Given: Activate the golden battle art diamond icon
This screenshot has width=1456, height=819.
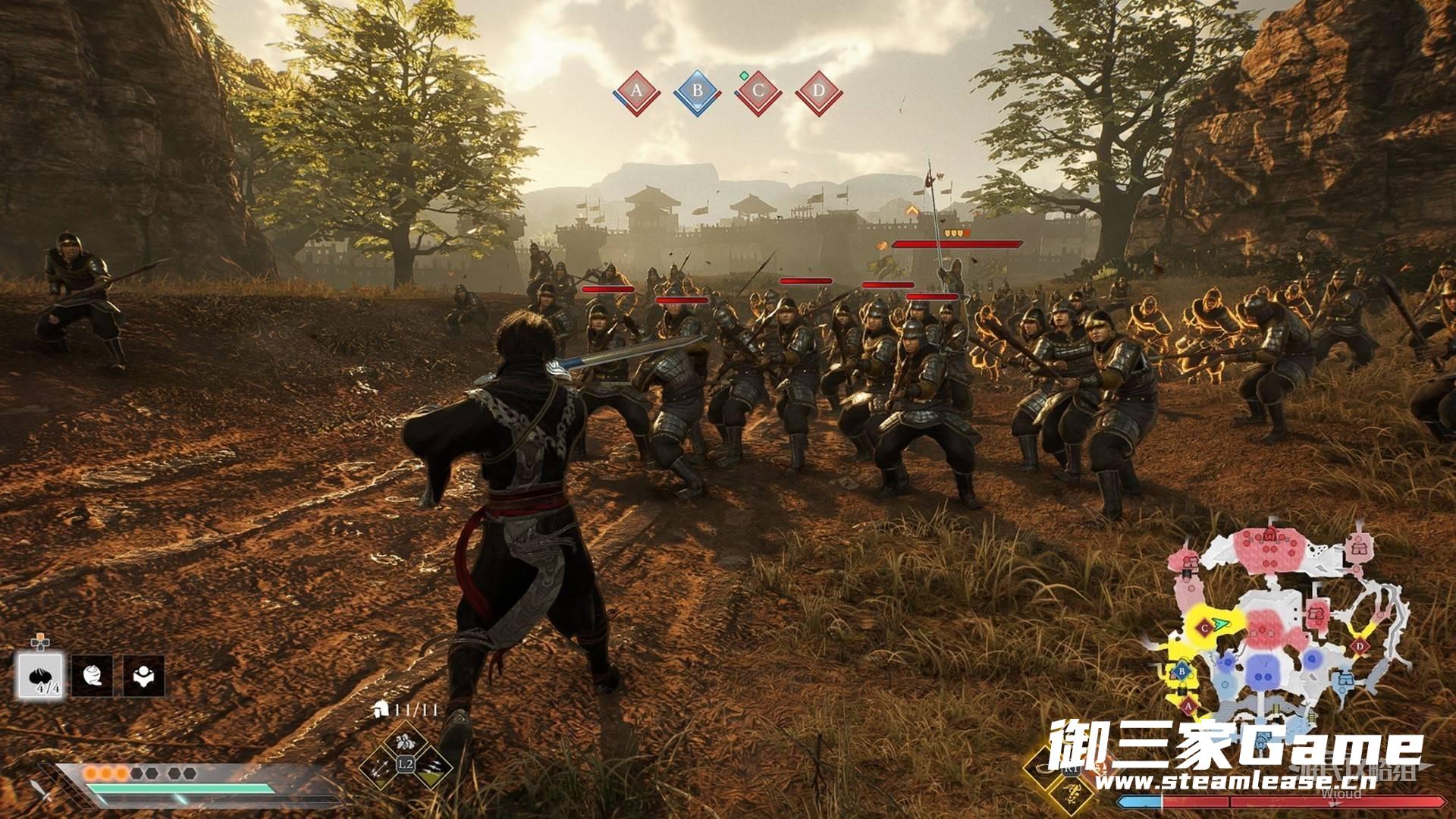Looking at the screenshot, I should [x=1072, y=793].
